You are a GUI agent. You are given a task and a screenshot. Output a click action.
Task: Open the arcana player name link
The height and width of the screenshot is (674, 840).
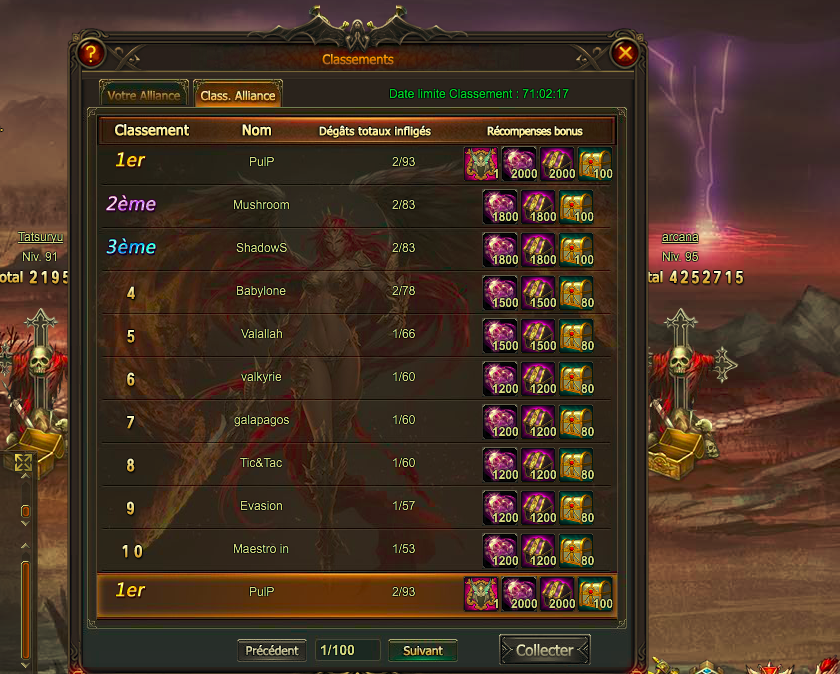(x=680, y=237)
